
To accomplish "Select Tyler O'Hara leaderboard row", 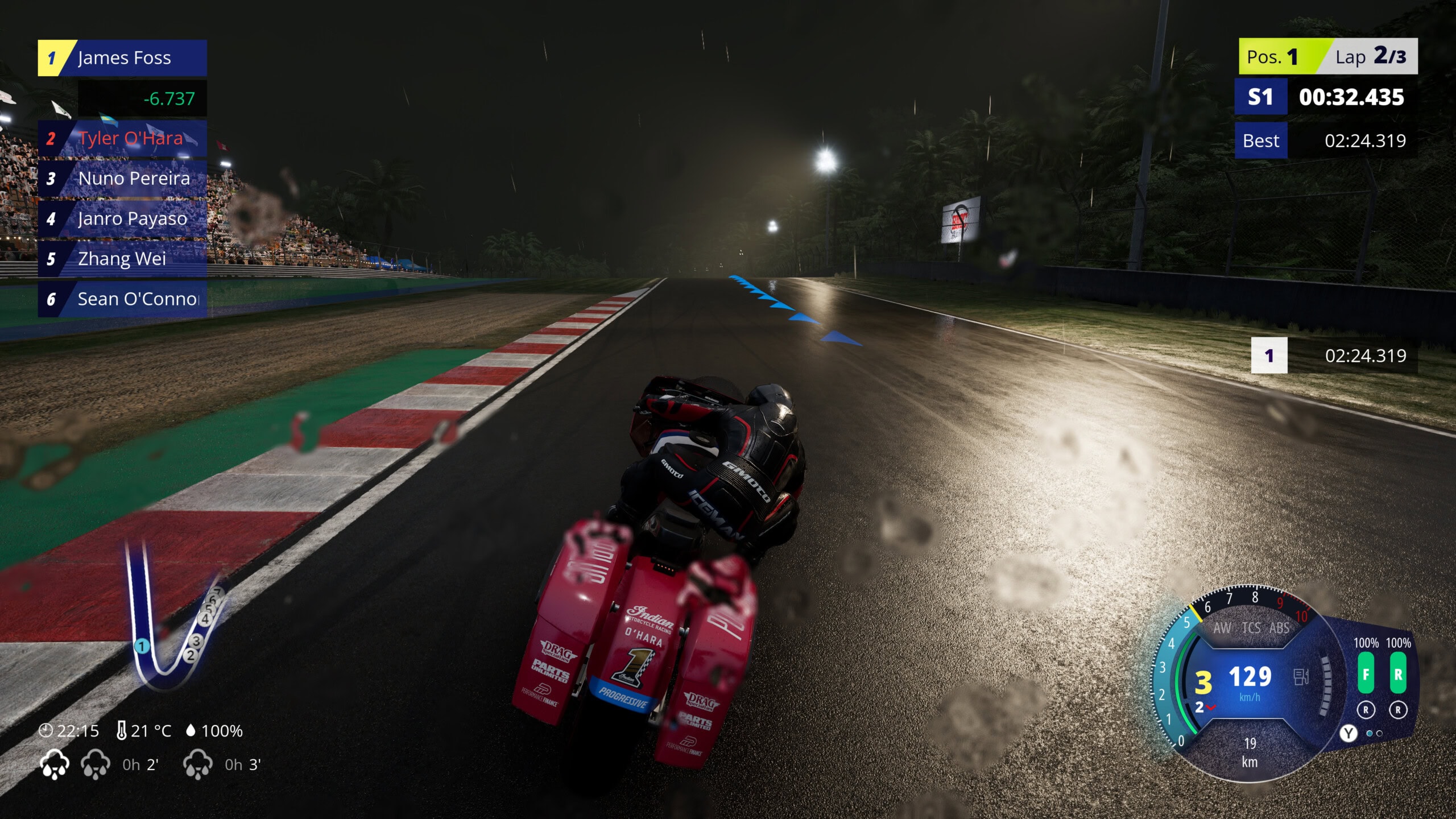I will click(123, 138).
